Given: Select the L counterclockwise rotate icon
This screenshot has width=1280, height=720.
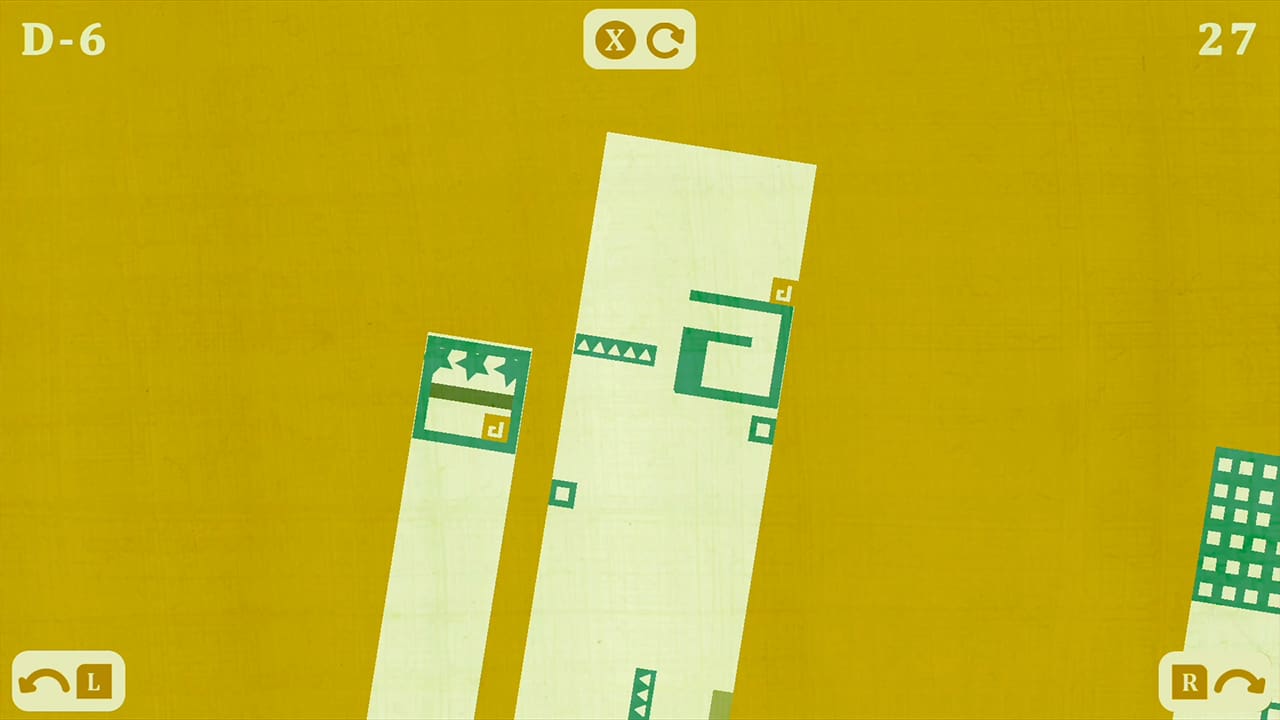Looking at the screenshot, I should (67, 682).
